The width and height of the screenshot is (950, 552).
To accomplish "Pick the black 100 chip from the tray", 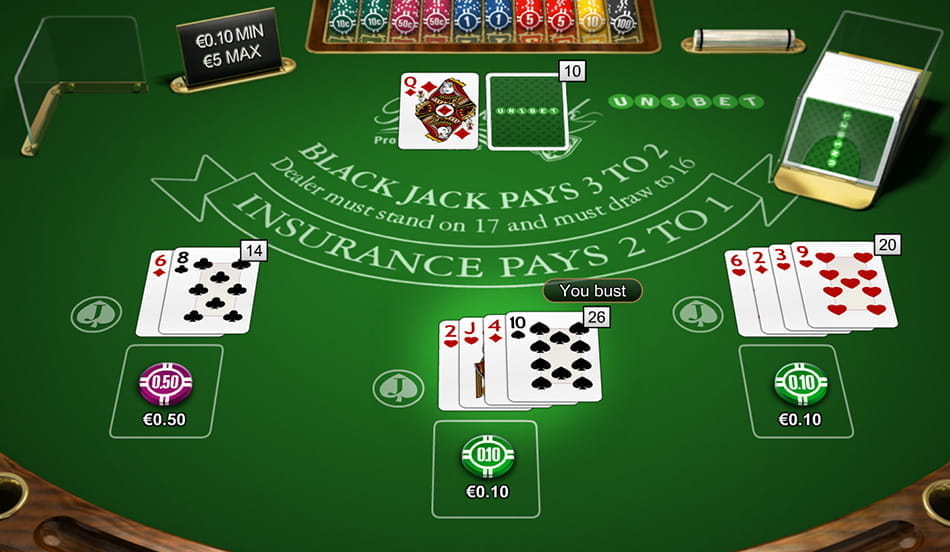I will click(x=623, y=22).
